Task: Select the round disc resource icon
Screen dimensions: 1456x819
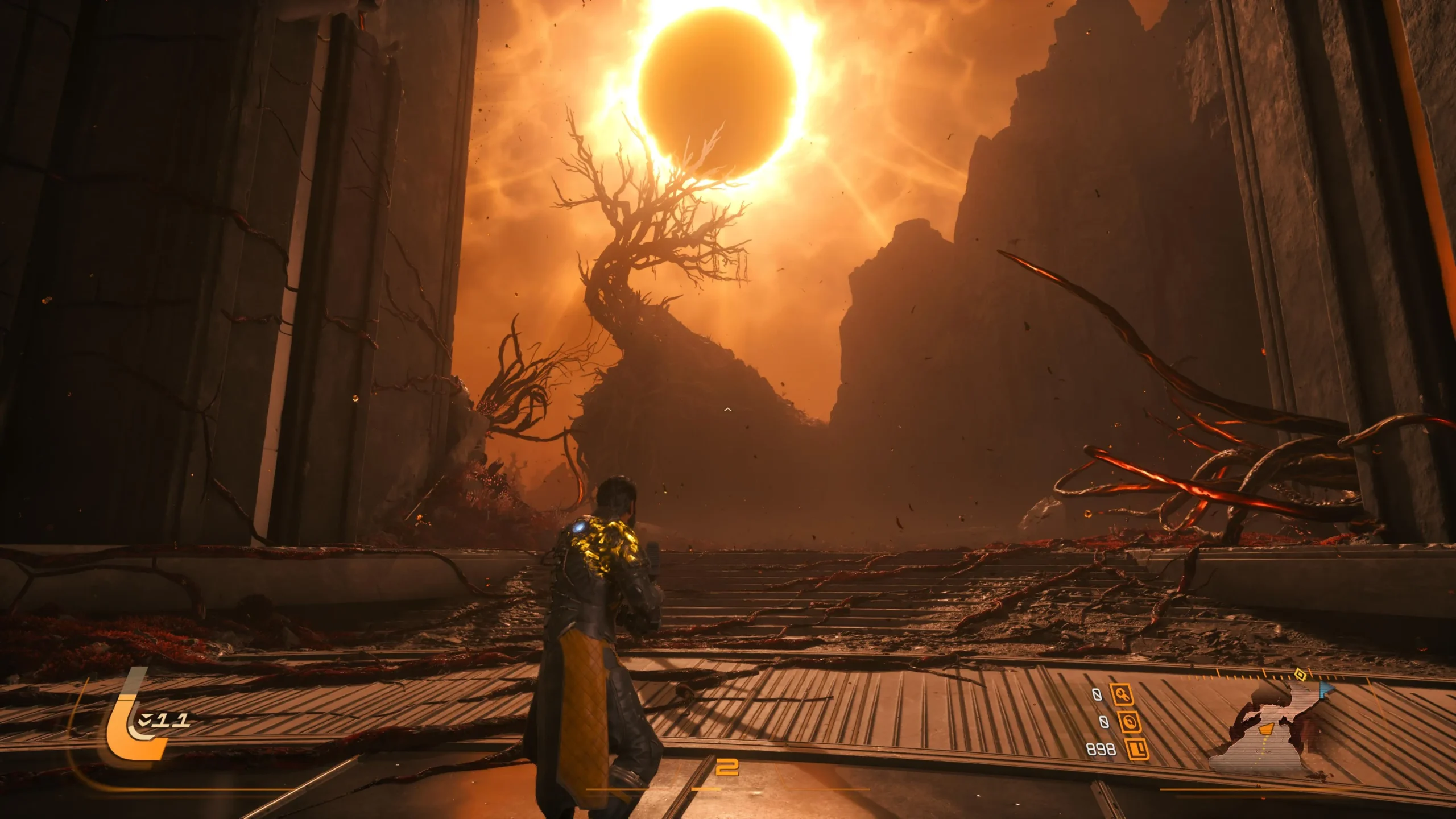Action: pos(1129,722)
